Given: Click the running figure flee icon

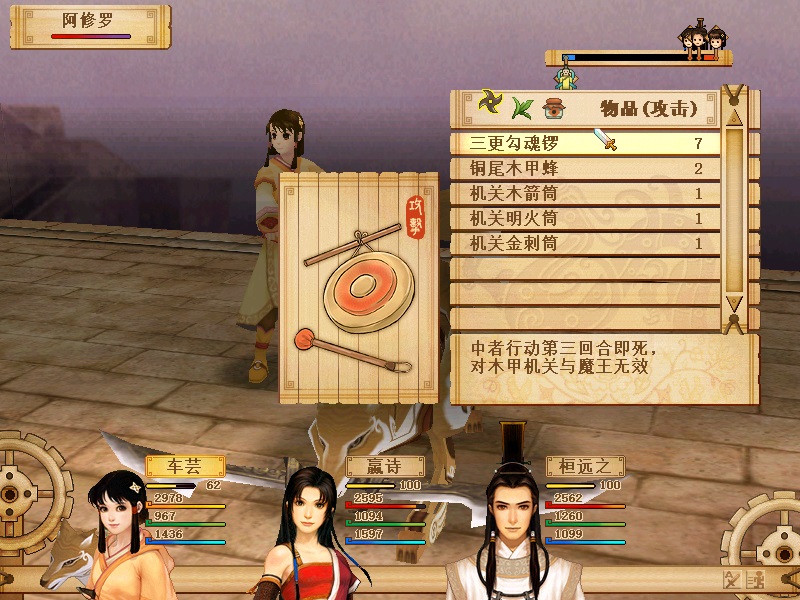Looking at the screenshot, I should click(x=754, y=580).
